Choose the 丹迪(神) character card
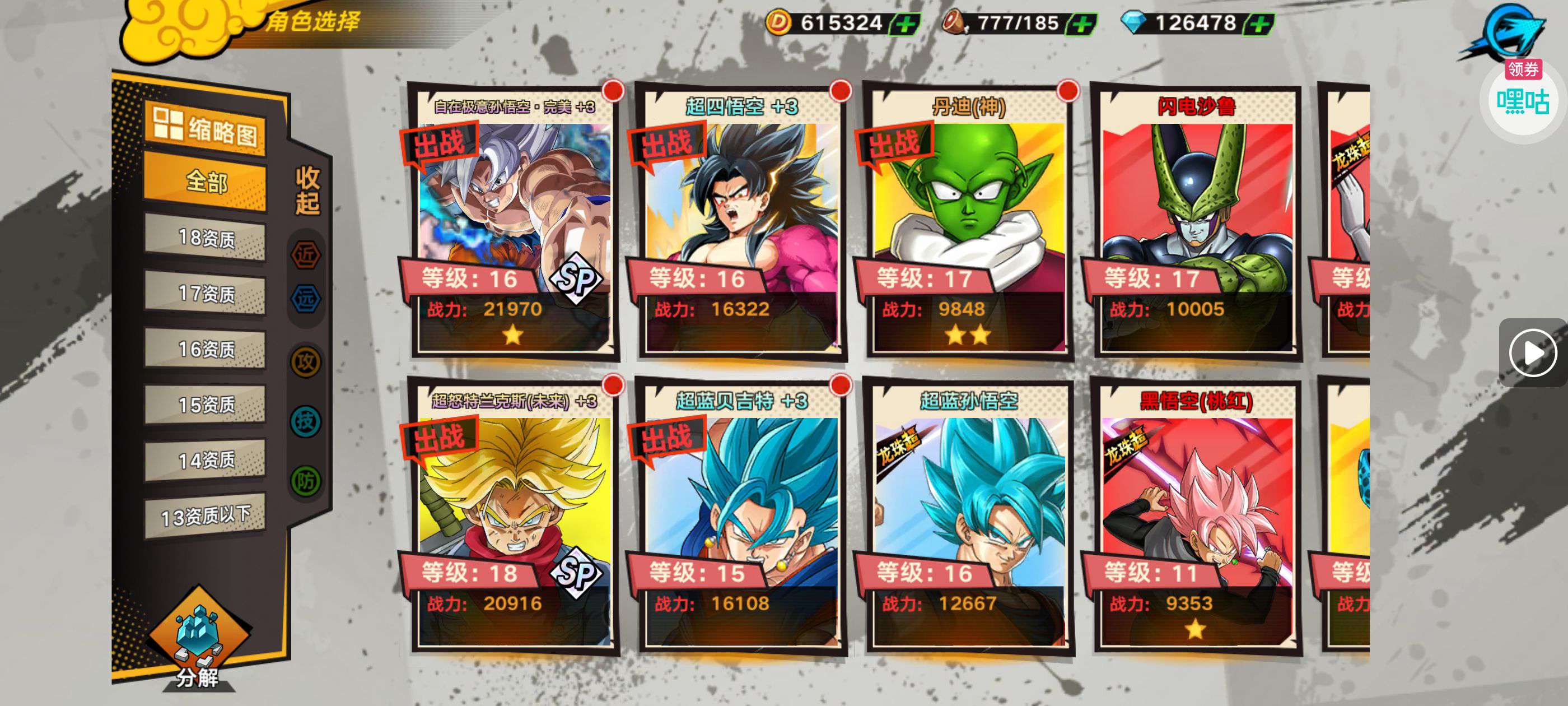Screen dimensions: 1568x706 click(968, 222)
